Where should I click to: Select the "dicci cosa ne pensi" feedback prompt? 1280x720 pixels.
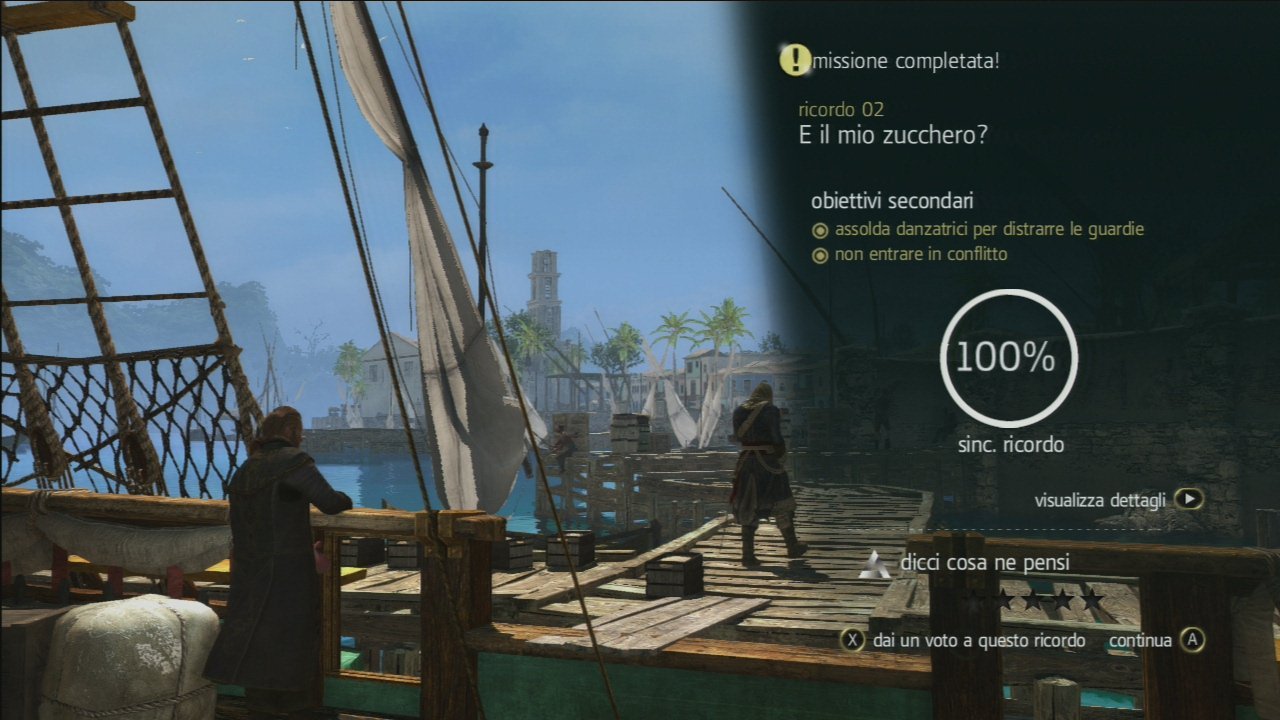point(984,563)
